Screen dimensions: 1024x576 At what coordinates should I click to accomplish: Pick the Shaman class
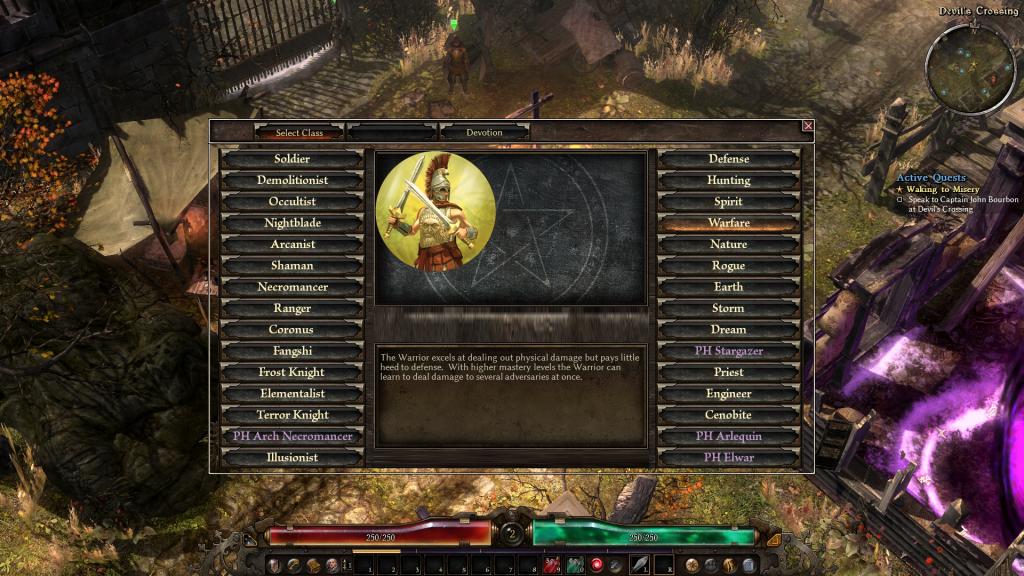coord(292,266)
